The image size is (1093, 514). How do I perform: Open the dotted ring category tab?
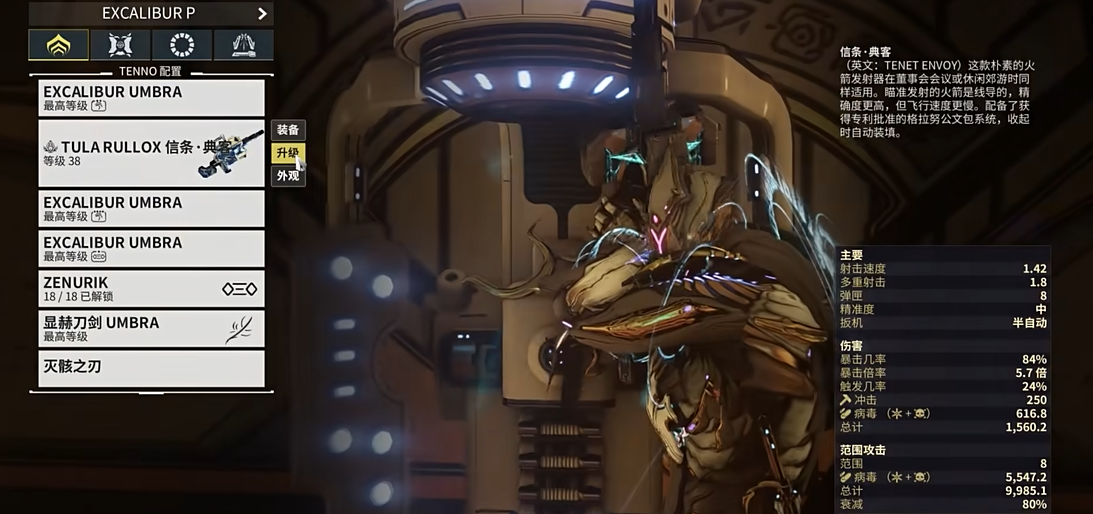(182, 45)
